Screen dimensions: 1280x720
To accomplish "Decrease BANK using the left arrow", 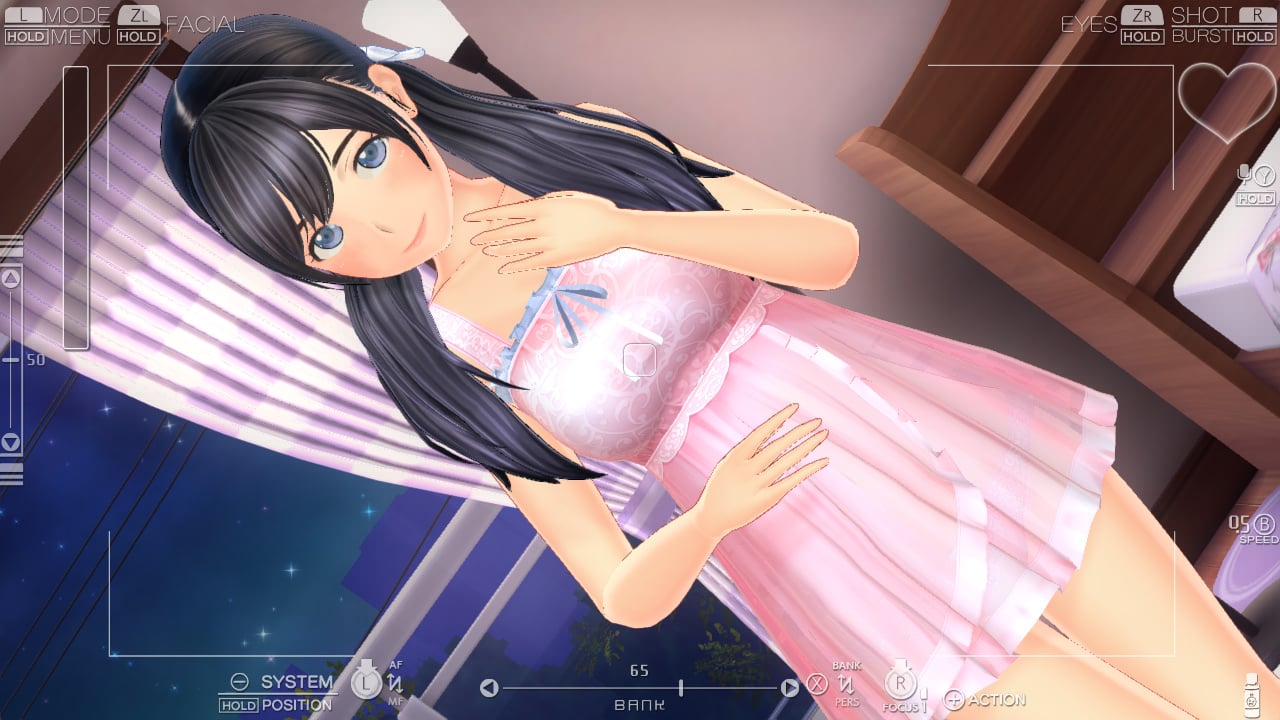I will click(489, 687).
